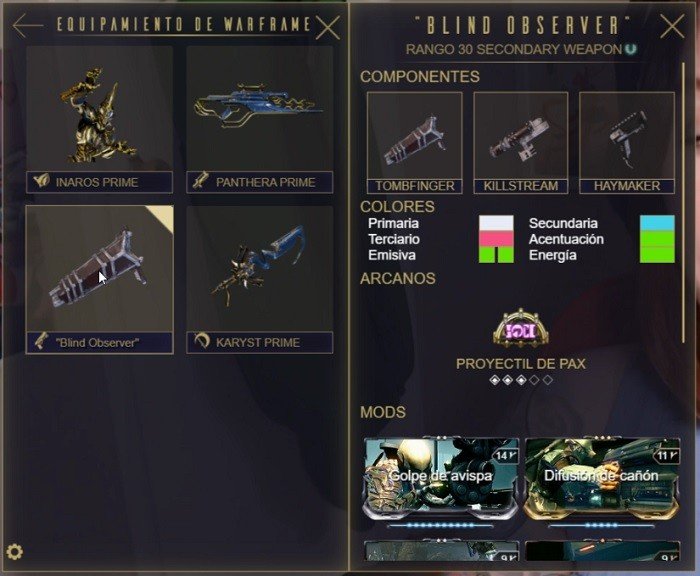Inspect the Tombfinger component
Screen dimensions: 700x576
tap(415, 141)
